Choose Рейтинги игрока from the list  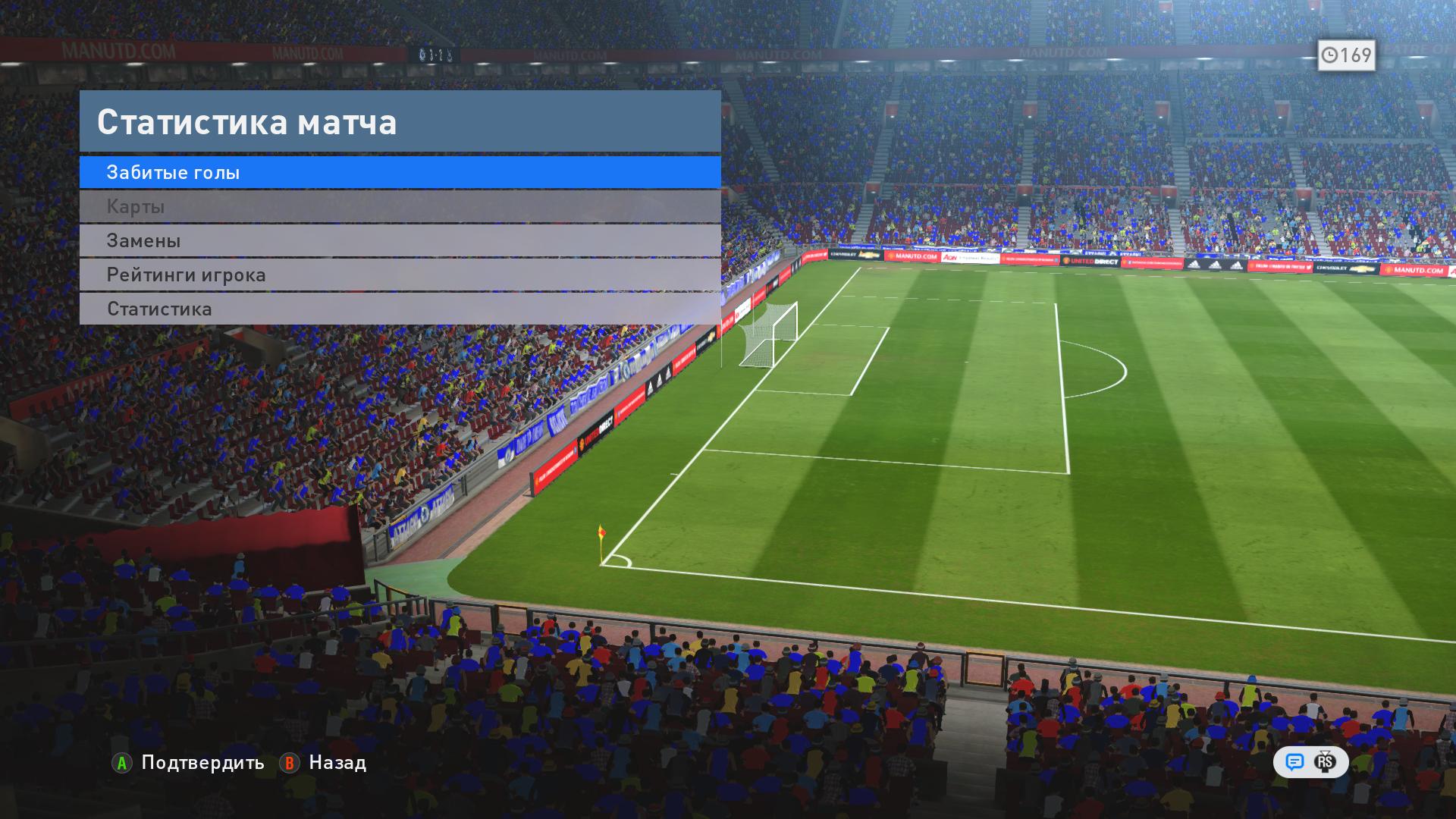pos(400,275)
